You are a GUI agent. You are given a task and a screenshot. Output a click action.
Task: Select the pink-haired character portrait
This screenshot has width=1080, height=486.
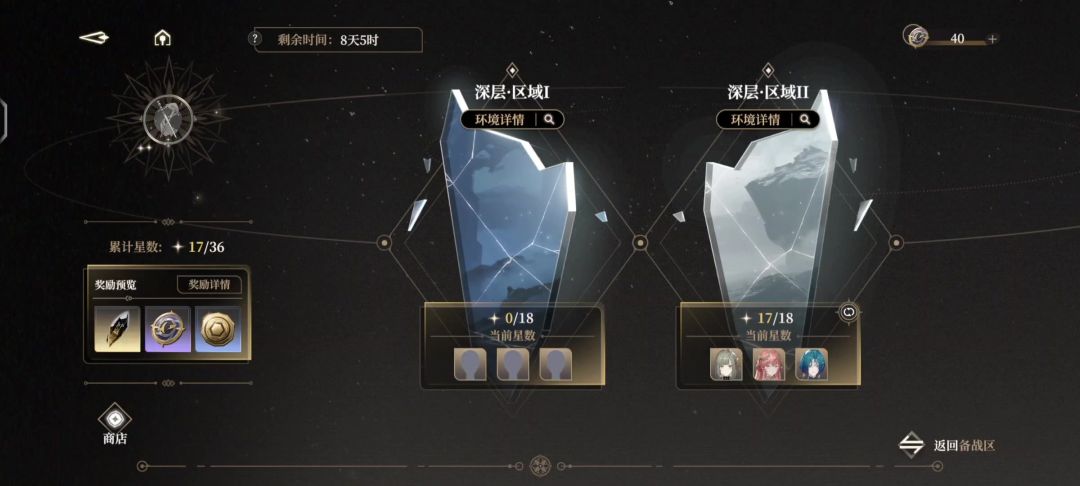(769, 364)
